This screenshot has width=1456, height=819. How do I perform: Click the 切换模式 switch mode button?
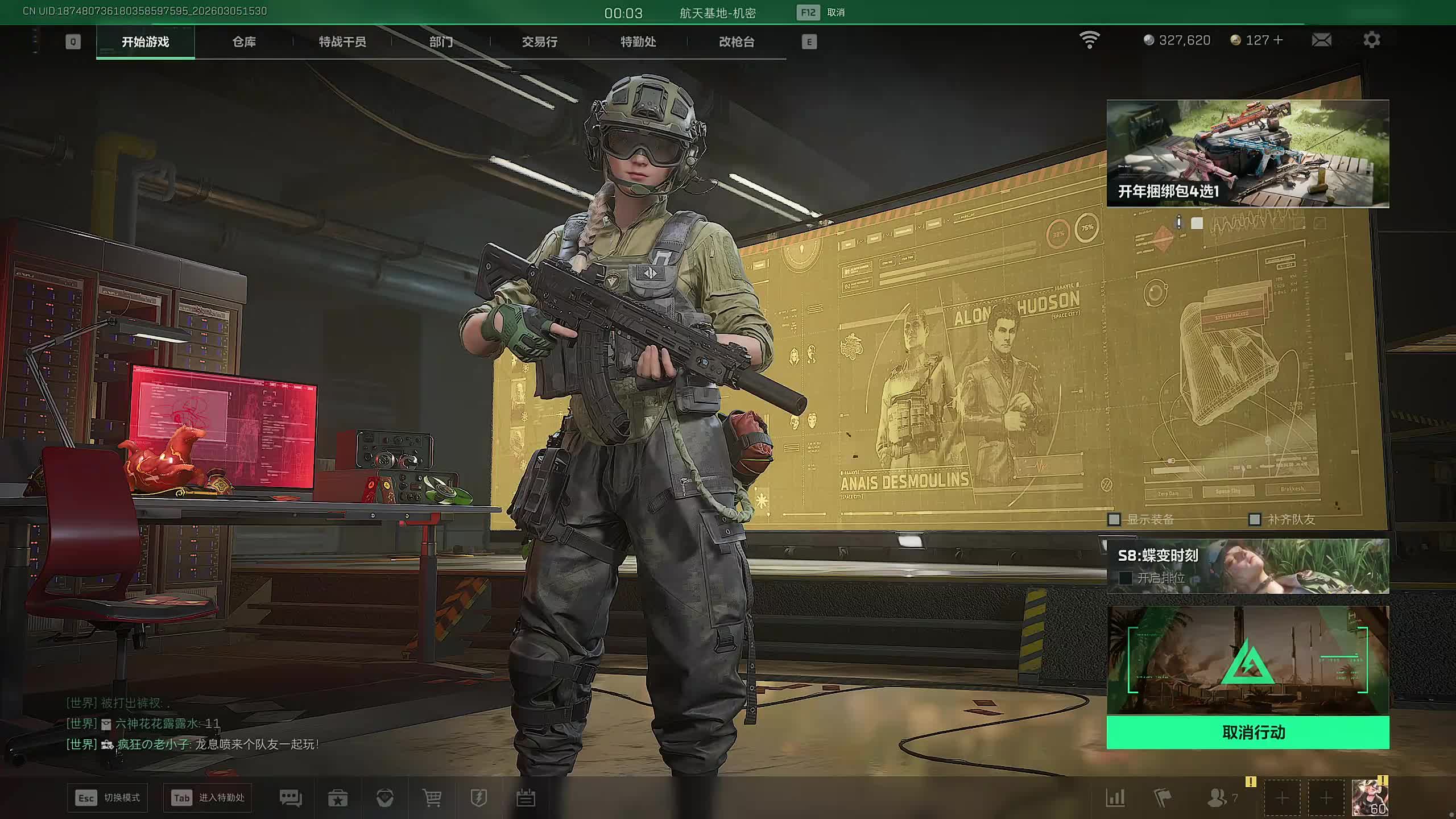tap(107, 798)
